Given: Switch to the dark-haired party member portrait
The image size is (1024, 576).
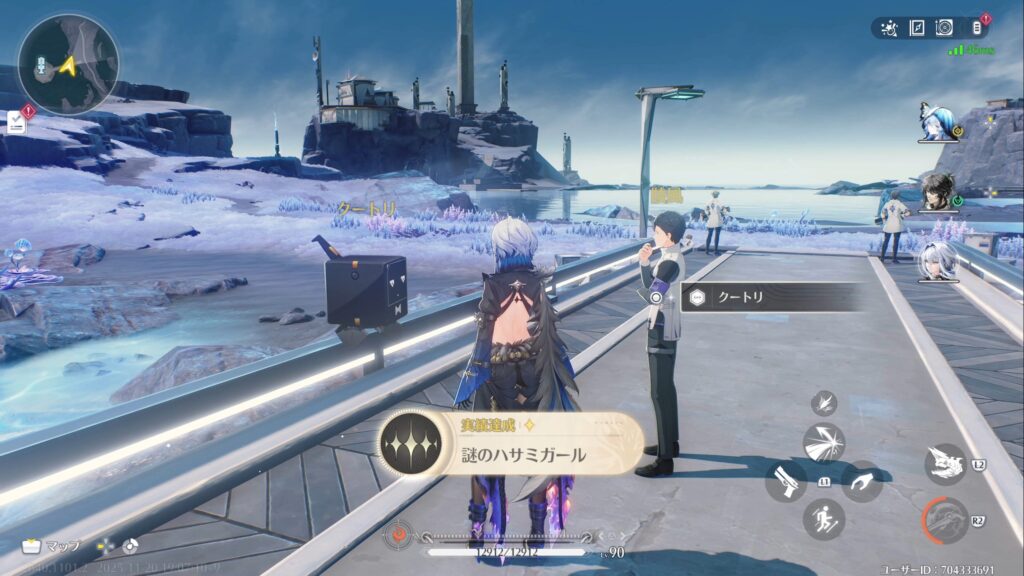Looking at the screenshot, I should (938, 192).
